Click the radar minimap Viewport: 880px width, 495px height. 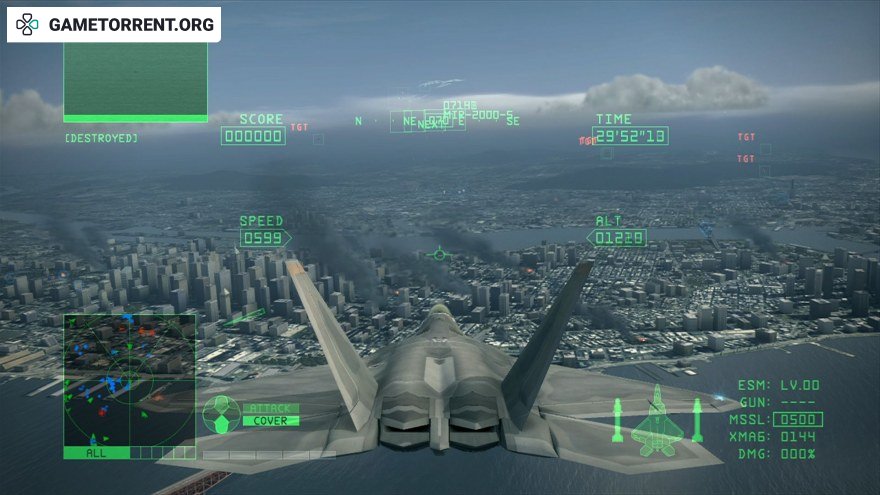point(130,379)
